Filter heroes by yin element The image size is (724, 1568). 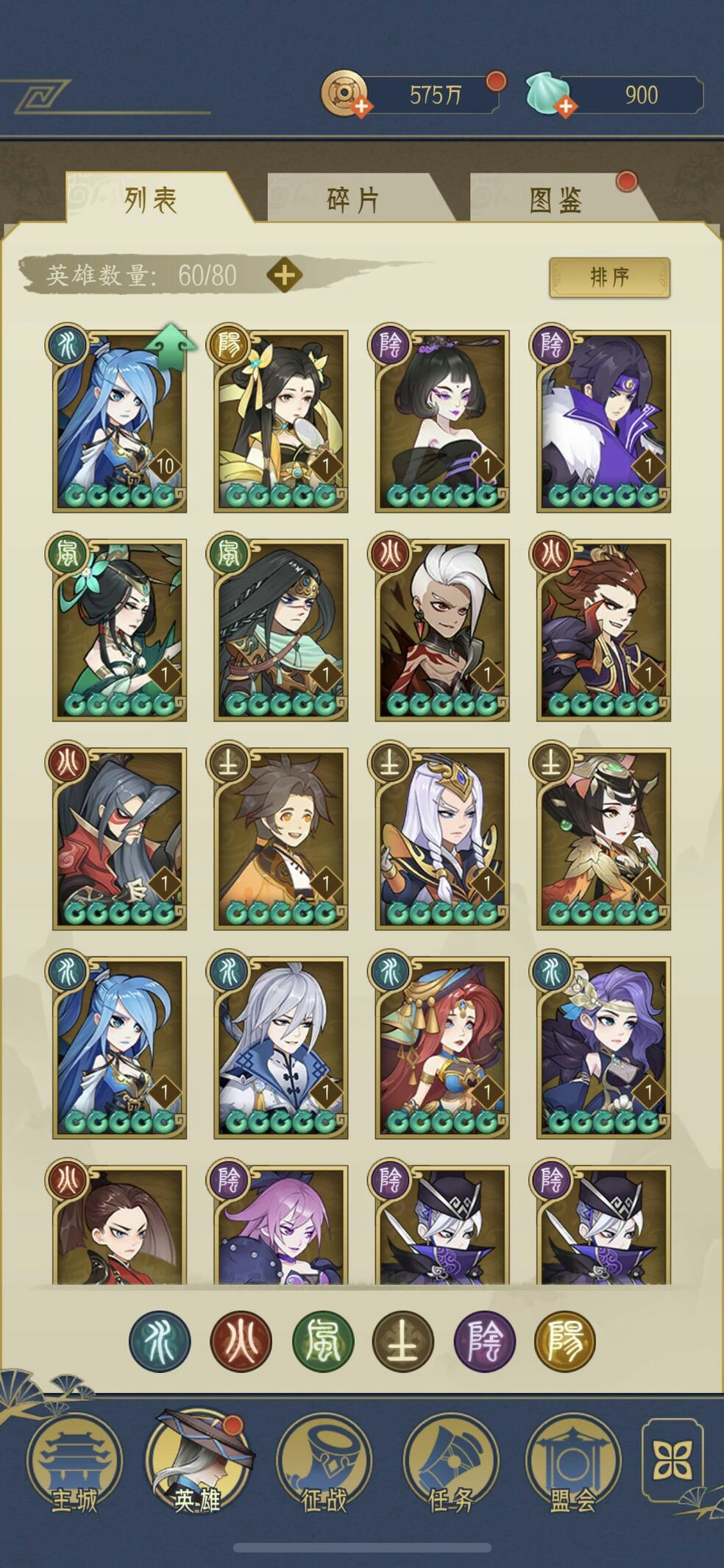point(484,1341)
